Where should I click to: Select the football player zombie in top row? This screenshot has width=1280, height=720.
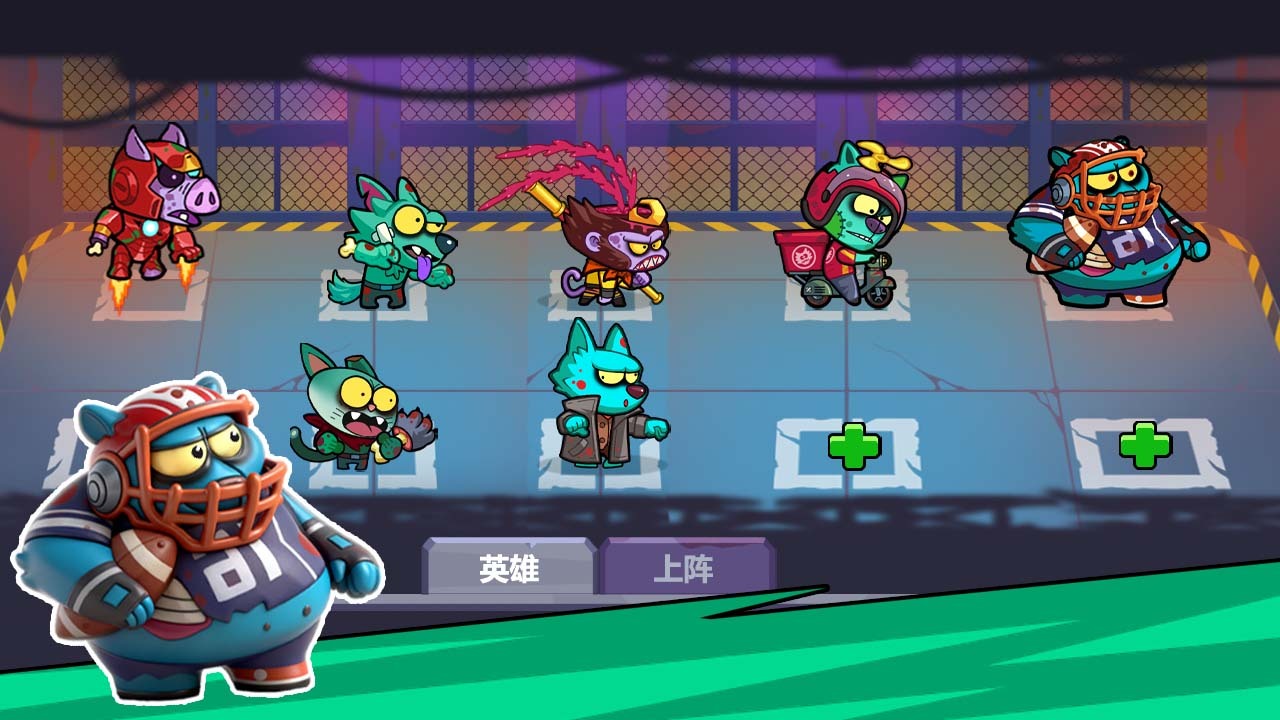[x=1110, y=230]
